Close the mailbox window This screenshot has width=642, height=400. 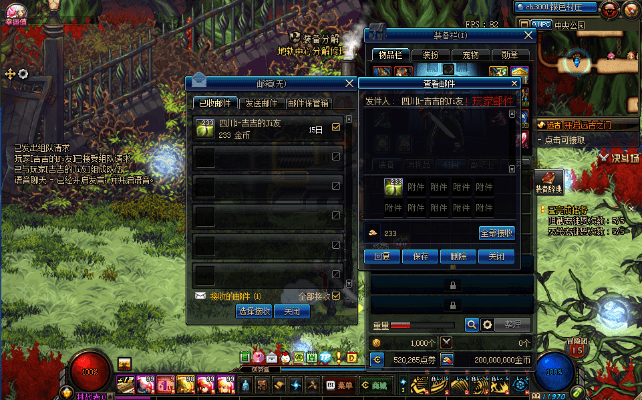[x=348, y=84]
